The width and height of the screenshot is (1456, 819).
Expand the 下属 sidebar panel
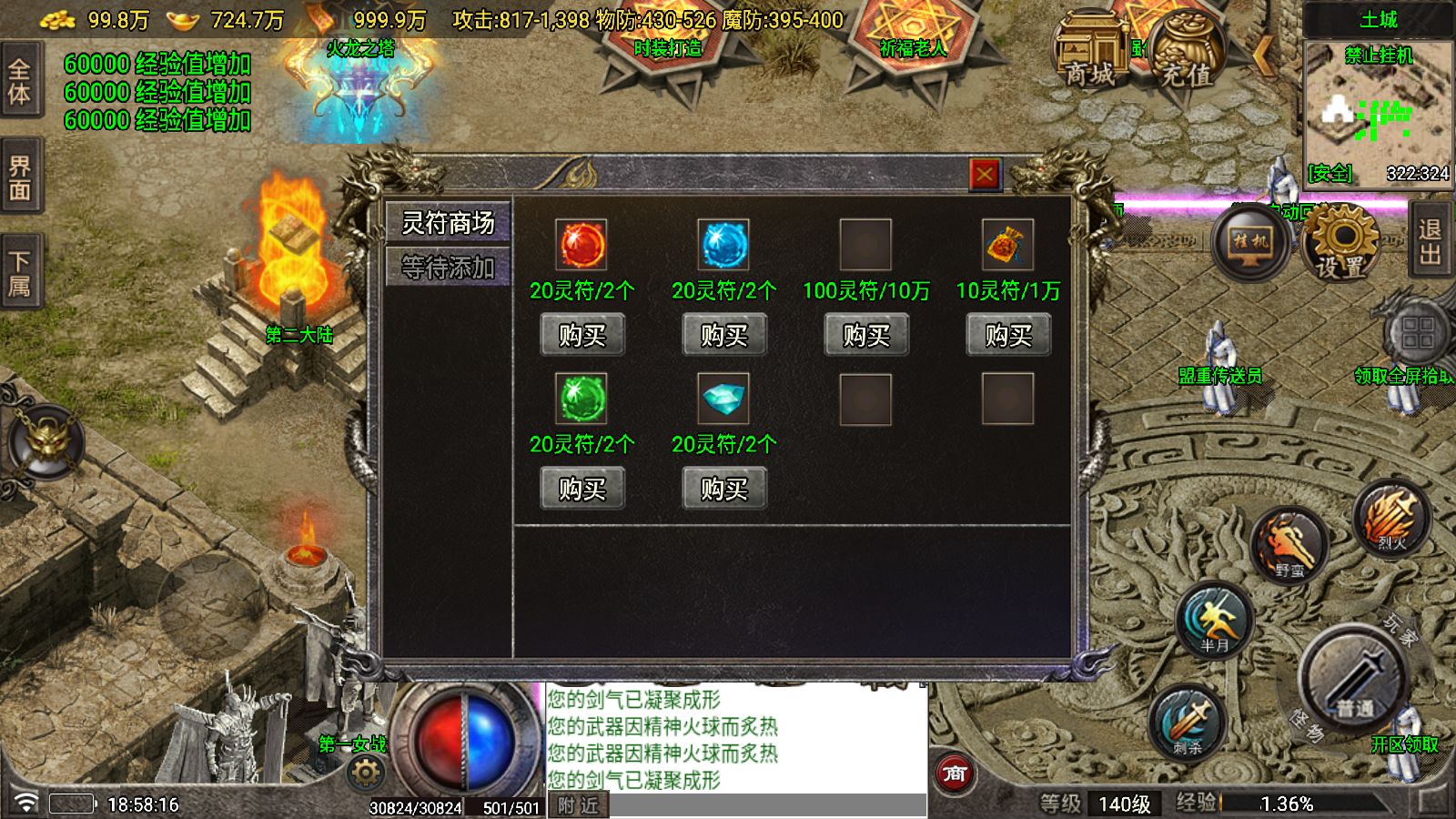coord(19,268)
